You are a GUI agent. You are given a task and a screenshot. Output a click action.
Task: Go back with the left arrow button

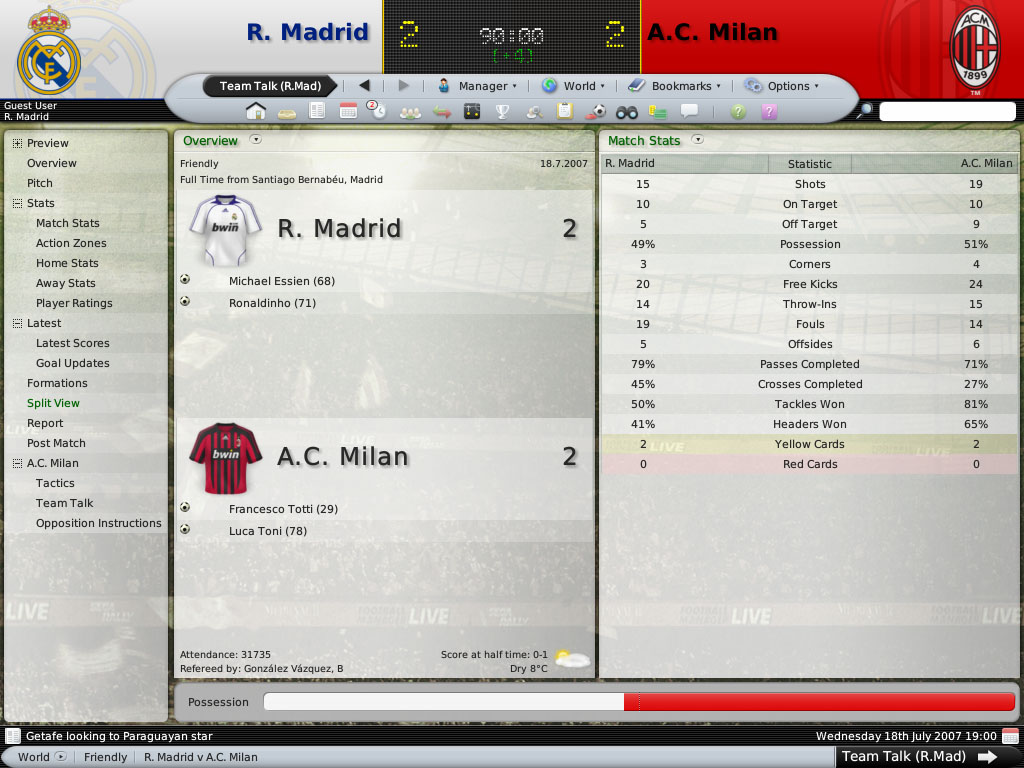(x=364, y=86)
